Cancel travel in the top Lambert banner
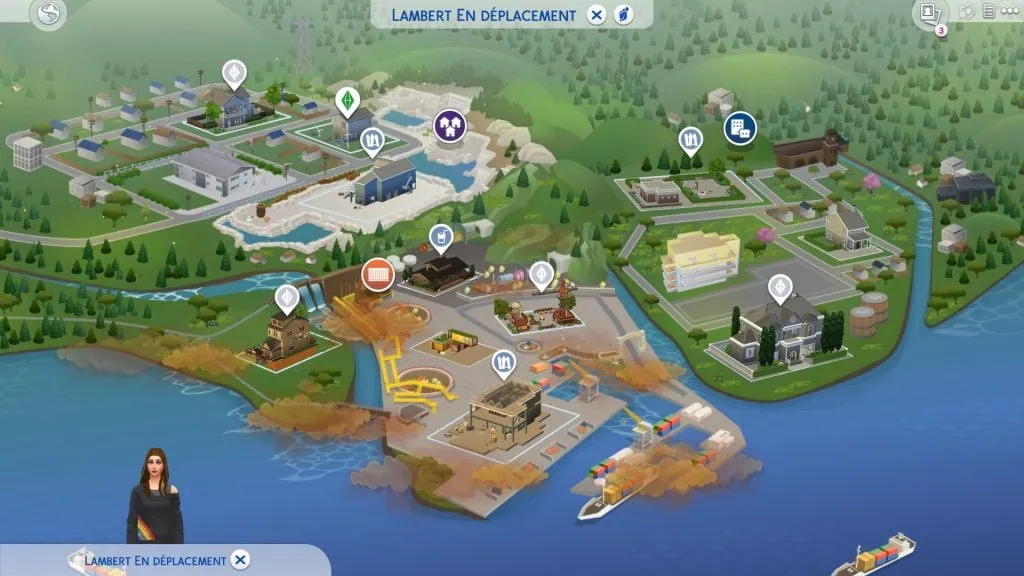Screen dimensions: 1024x576 [x=597, y=15]
